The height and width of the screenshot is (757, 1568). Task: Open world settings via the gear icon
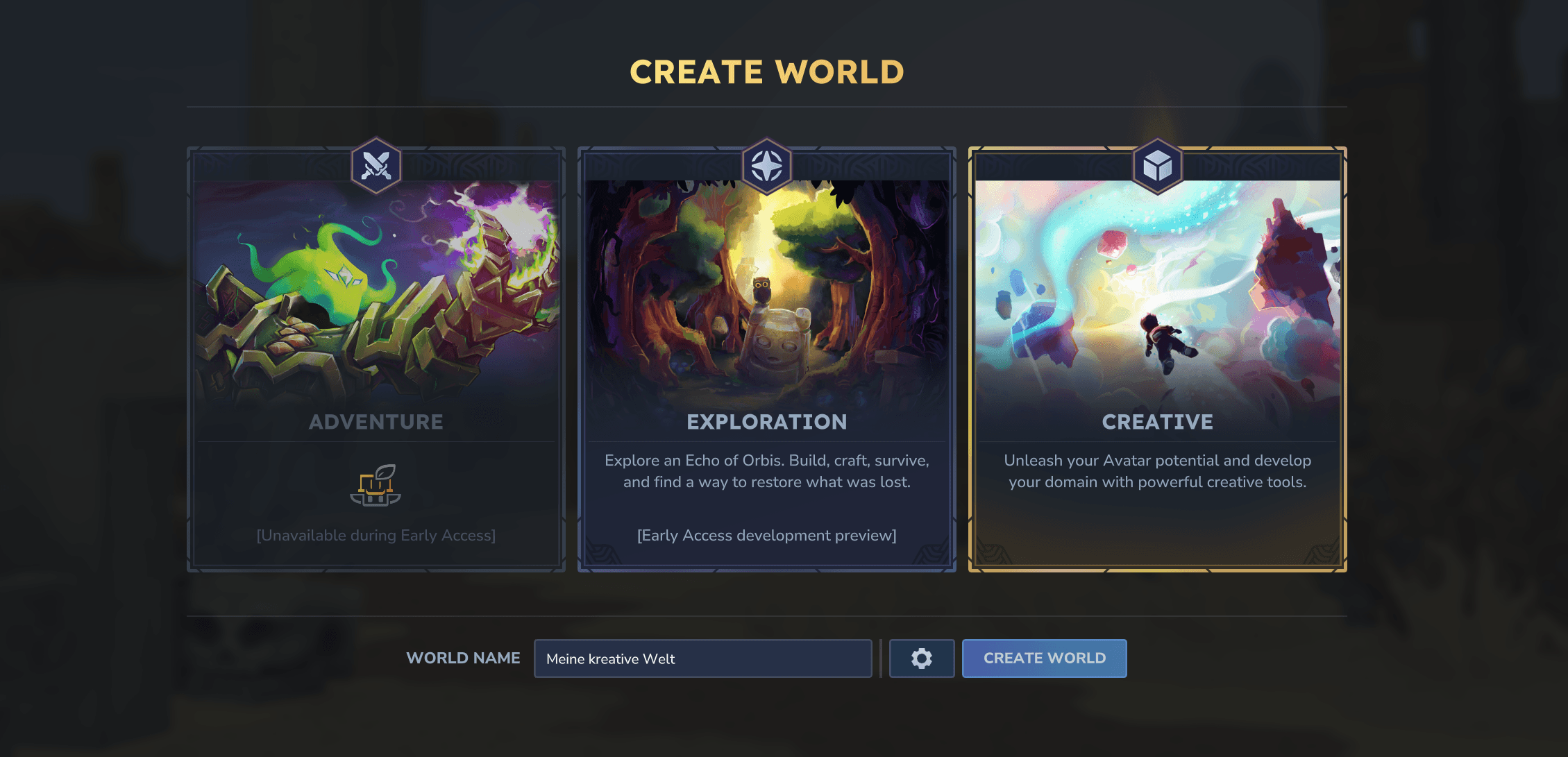pyautogui.click(x=921, y=658)
